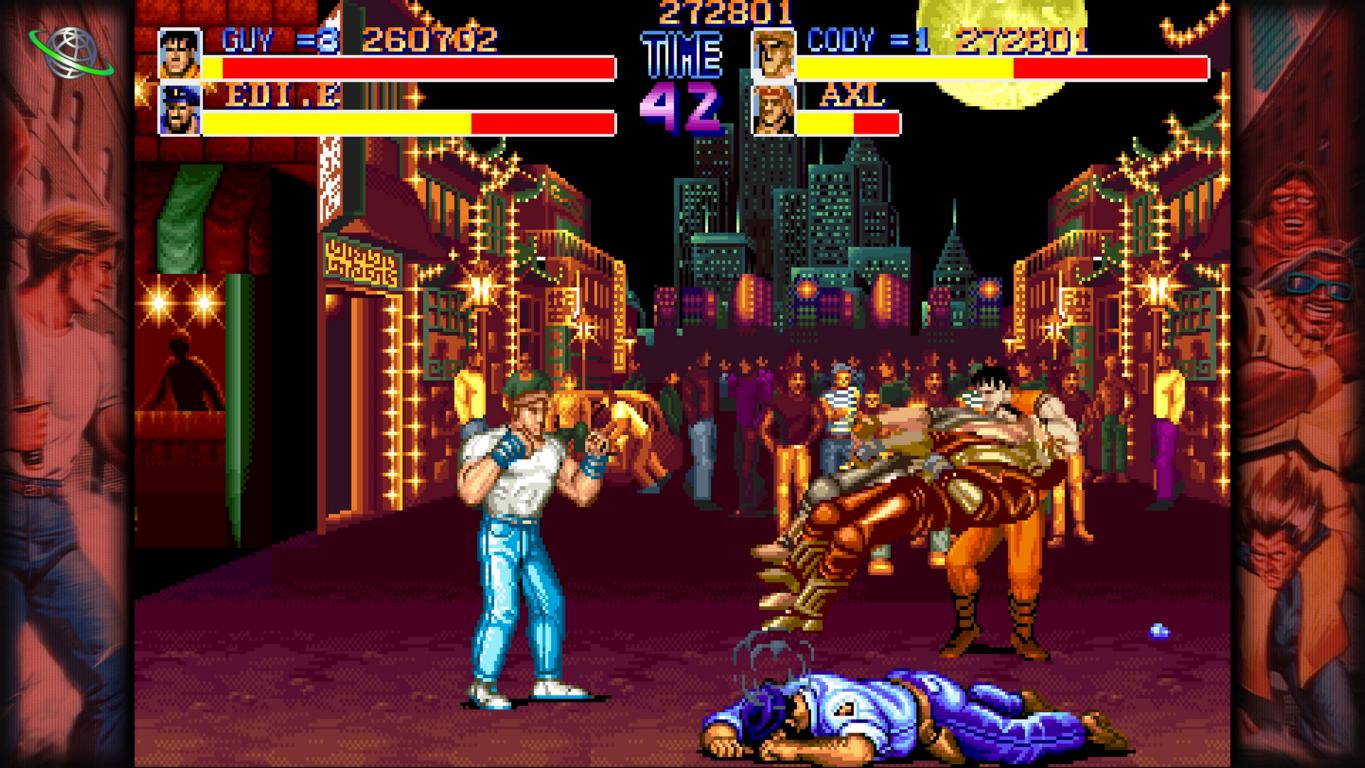Image resolution: width=1365 pixels, height=768 pixels.
Task: Click the Edi.E enemy portrait
Action: click(180, 109)
